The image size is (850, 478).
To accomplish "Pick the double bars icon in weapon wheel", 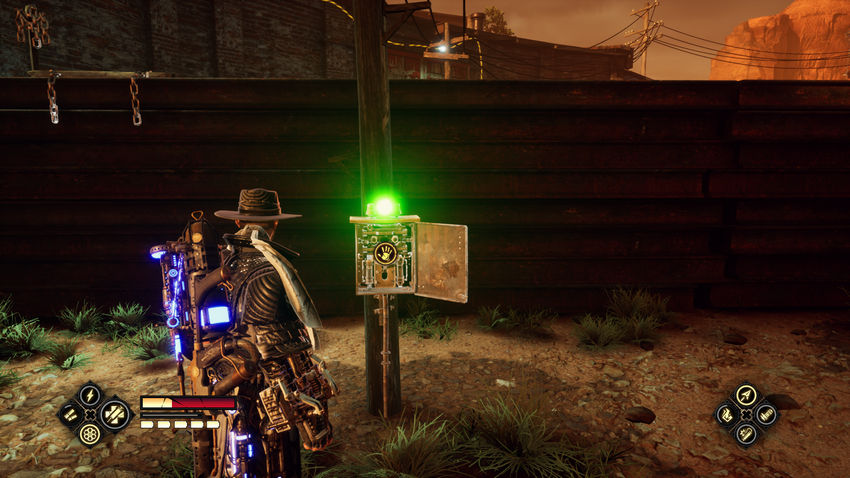I will [70, 414].
